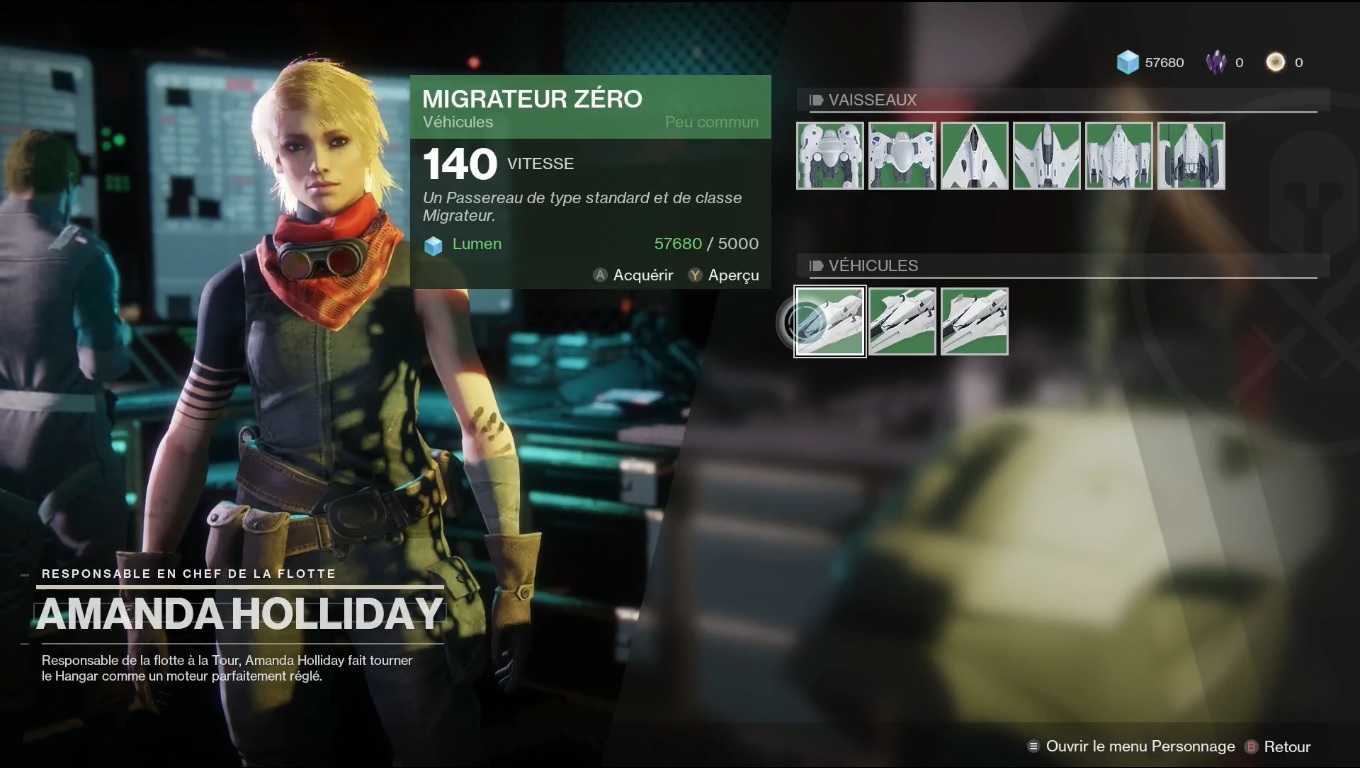
Task: Click the Amanda Holliday name banner
Action: tap(240, 614)
